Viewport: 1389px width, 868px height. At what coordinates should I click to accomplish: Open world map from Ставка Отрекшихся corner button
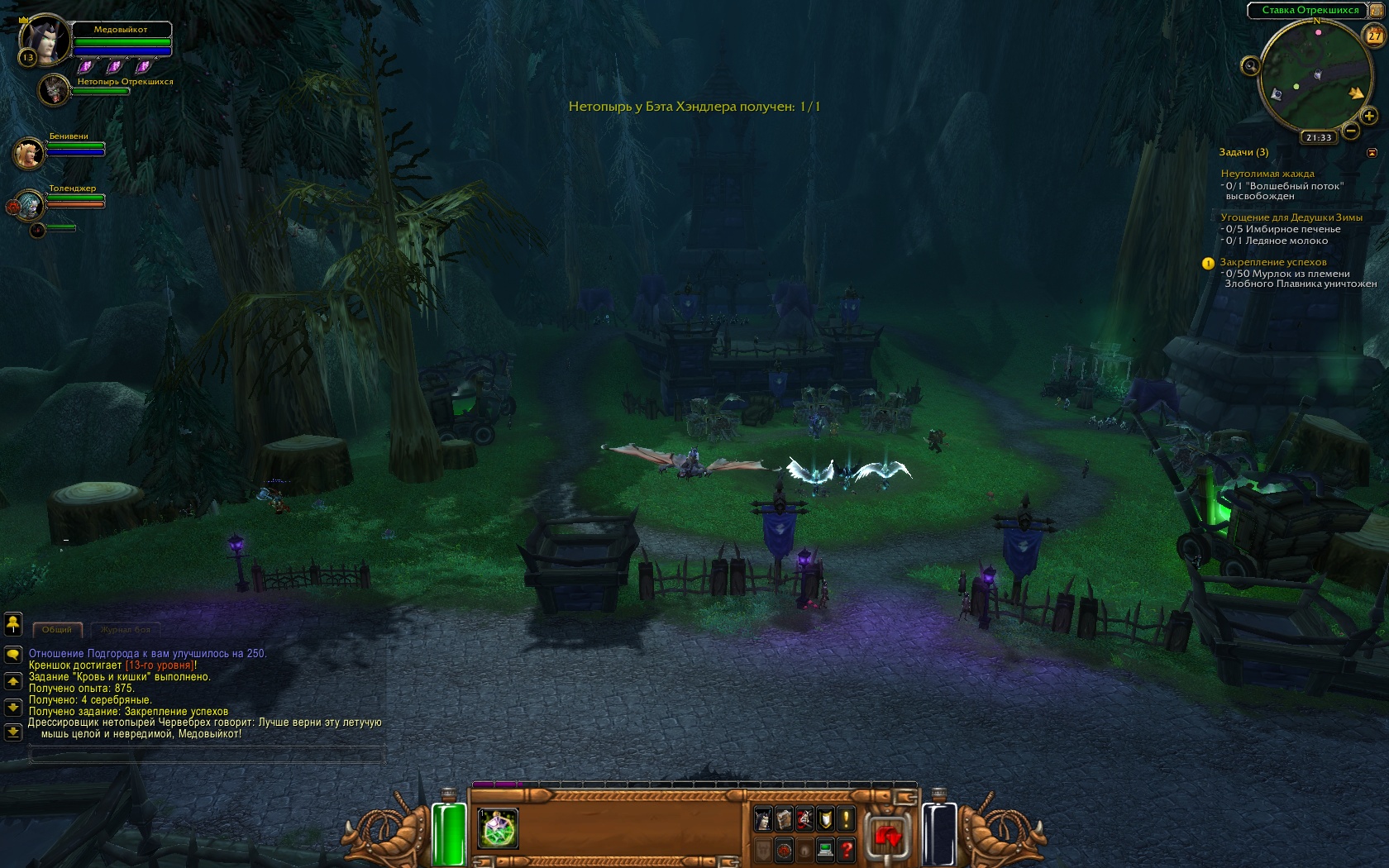coord(1377,10)
